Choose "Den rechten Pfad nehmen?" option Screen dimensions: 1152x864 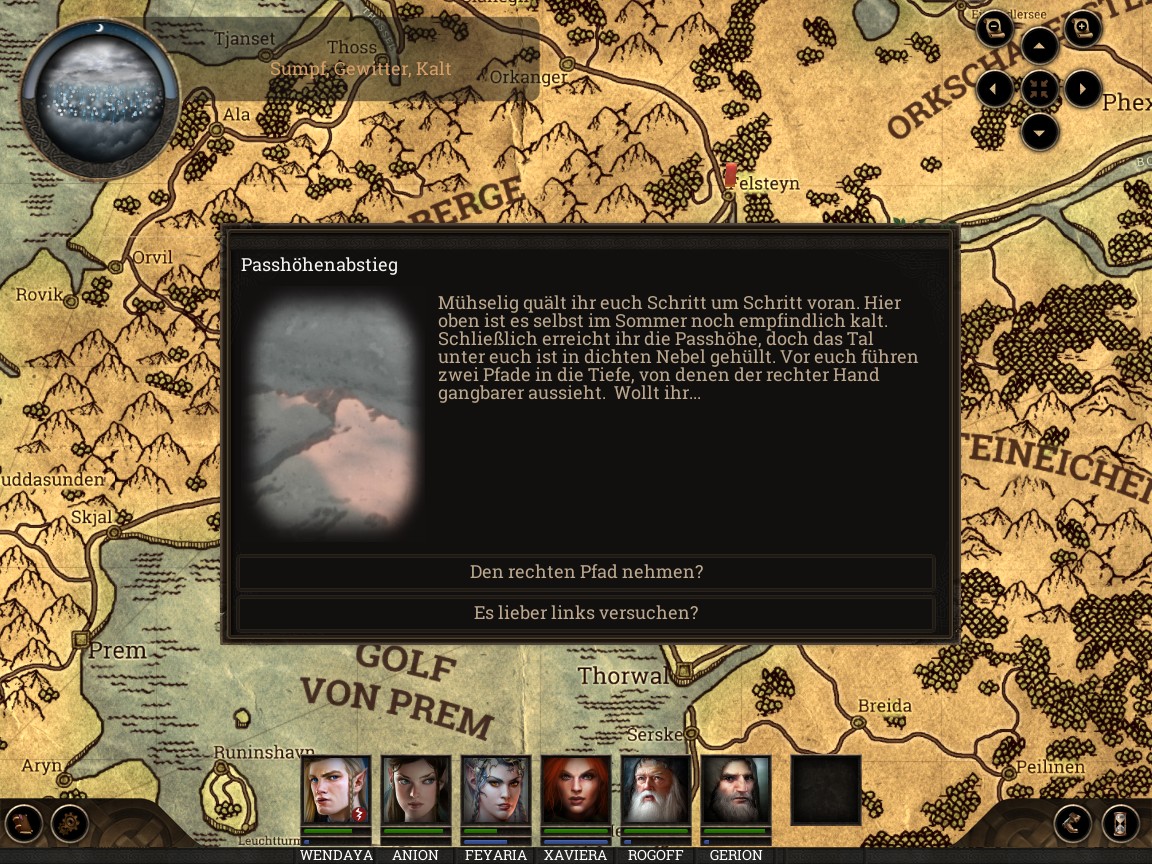click(586, 572)
